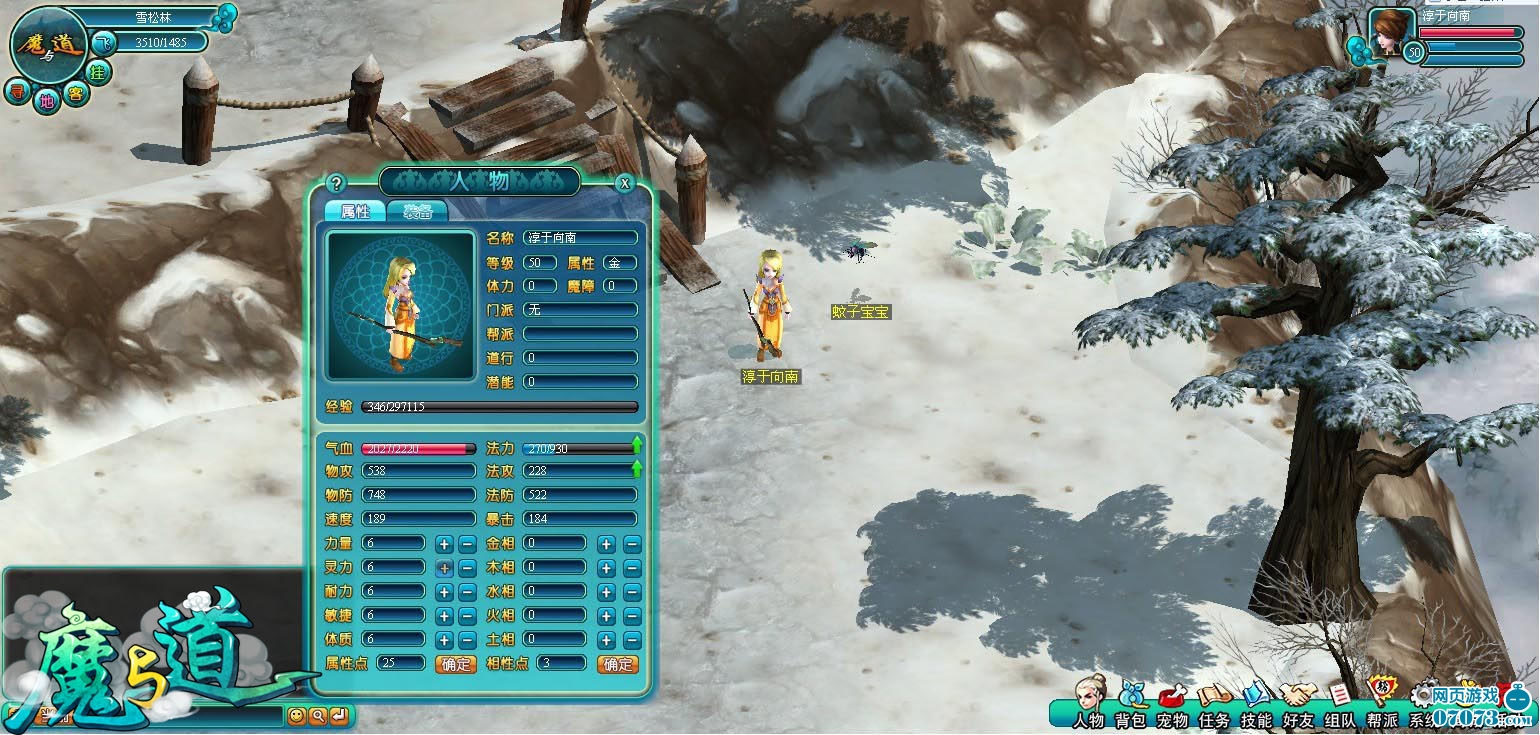Reduce 火相 fire affinity by one
This screenshot has width=1540, height=735.
632,616
